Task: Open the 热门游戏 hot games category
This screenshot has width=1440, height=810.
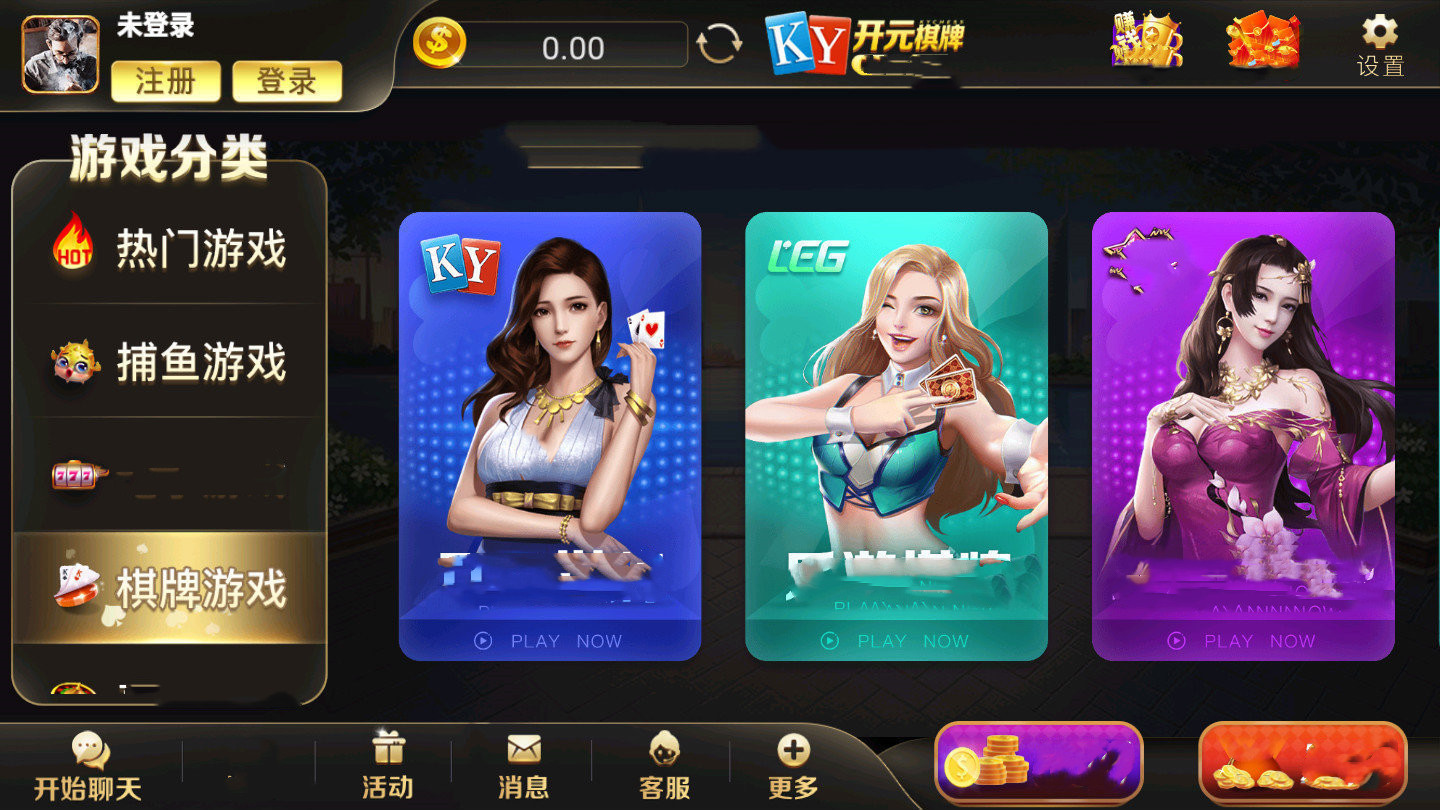Action: point(170,250)
